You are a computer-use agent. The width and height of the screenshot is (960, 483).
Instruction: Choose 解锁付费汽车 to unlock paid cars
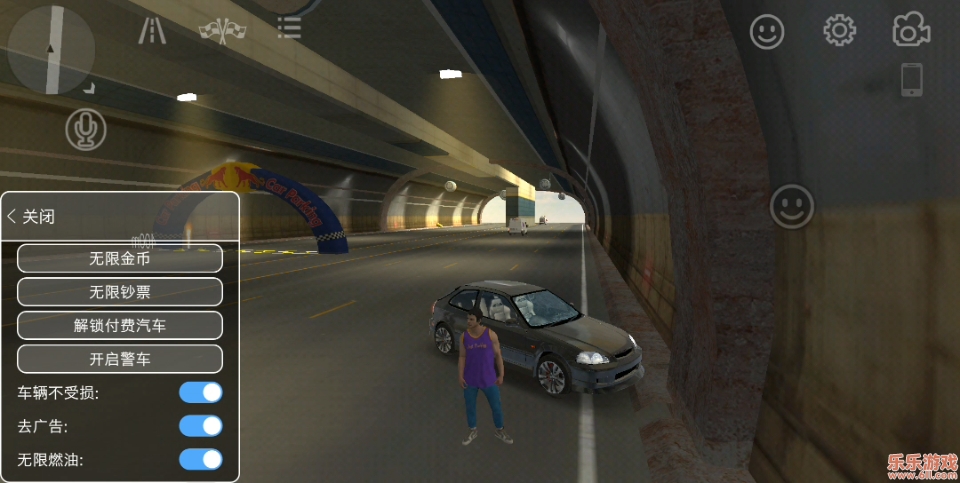[x=120, y=325]
